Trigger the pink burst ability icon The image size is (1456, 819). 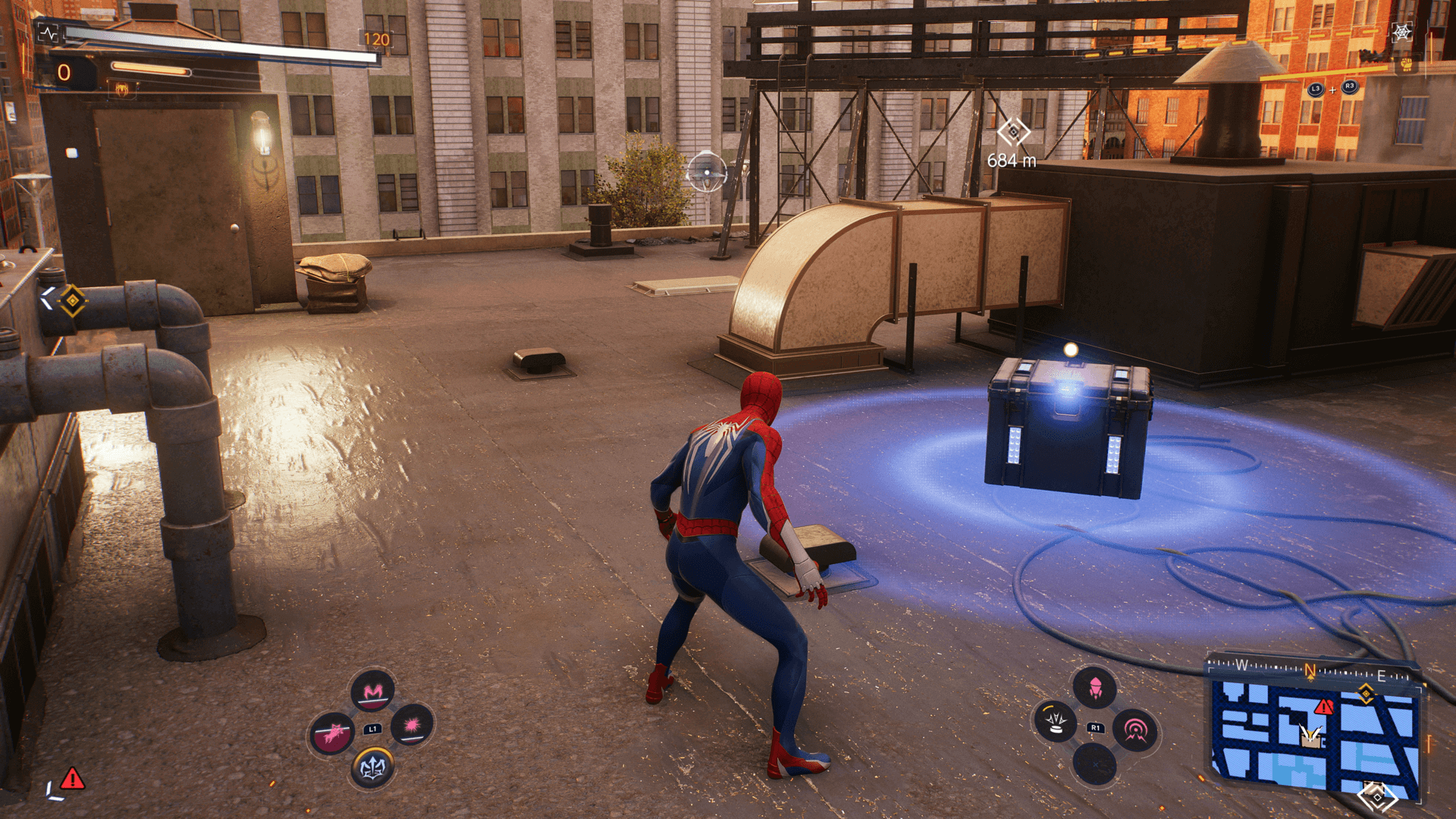[413, 726]
